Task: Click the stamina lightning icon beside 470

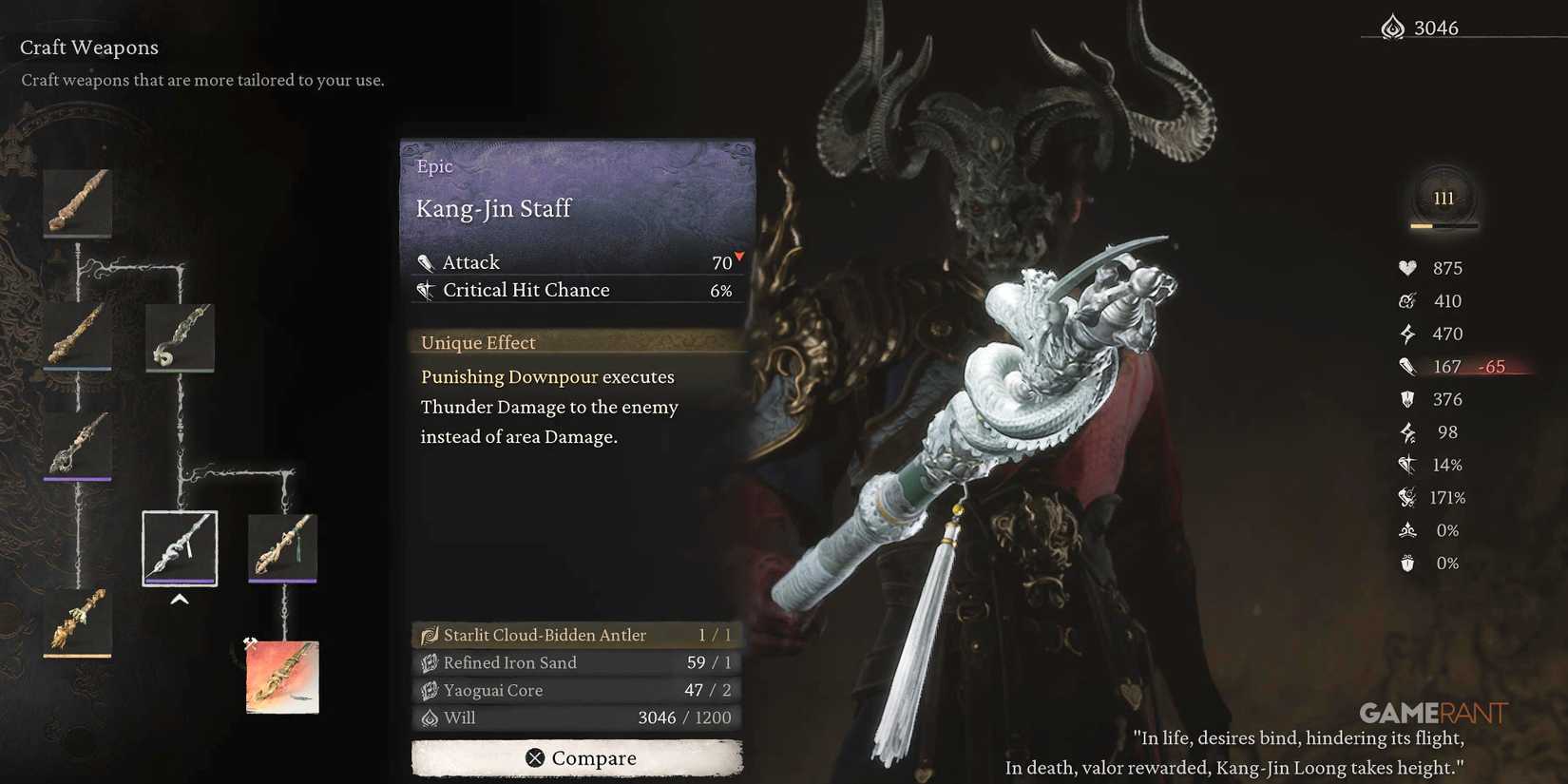Action: point(1407,334)
